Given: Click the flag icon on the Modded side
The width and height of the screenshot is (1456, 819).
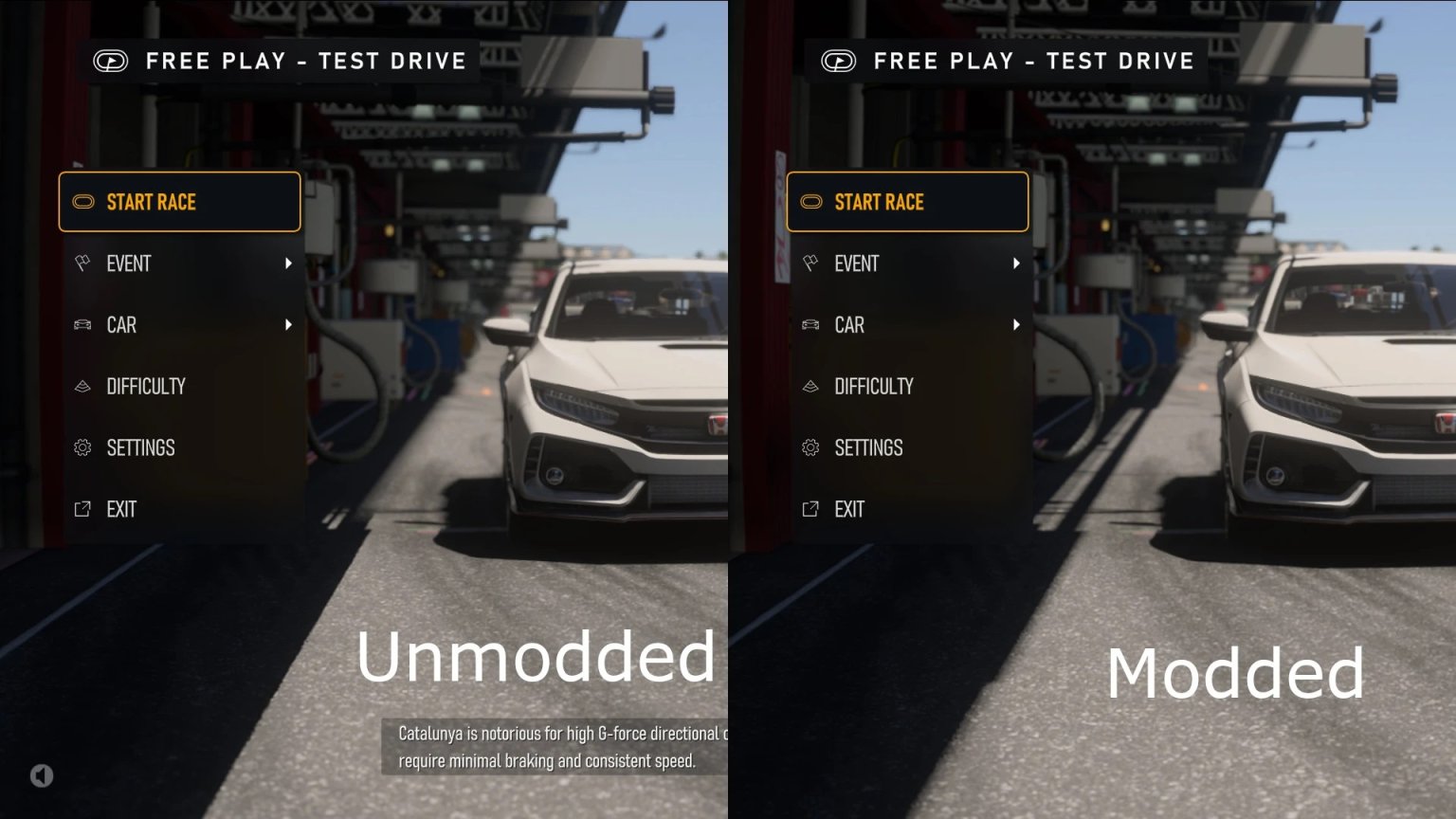Looking at the screenshot, I should 810,264.
